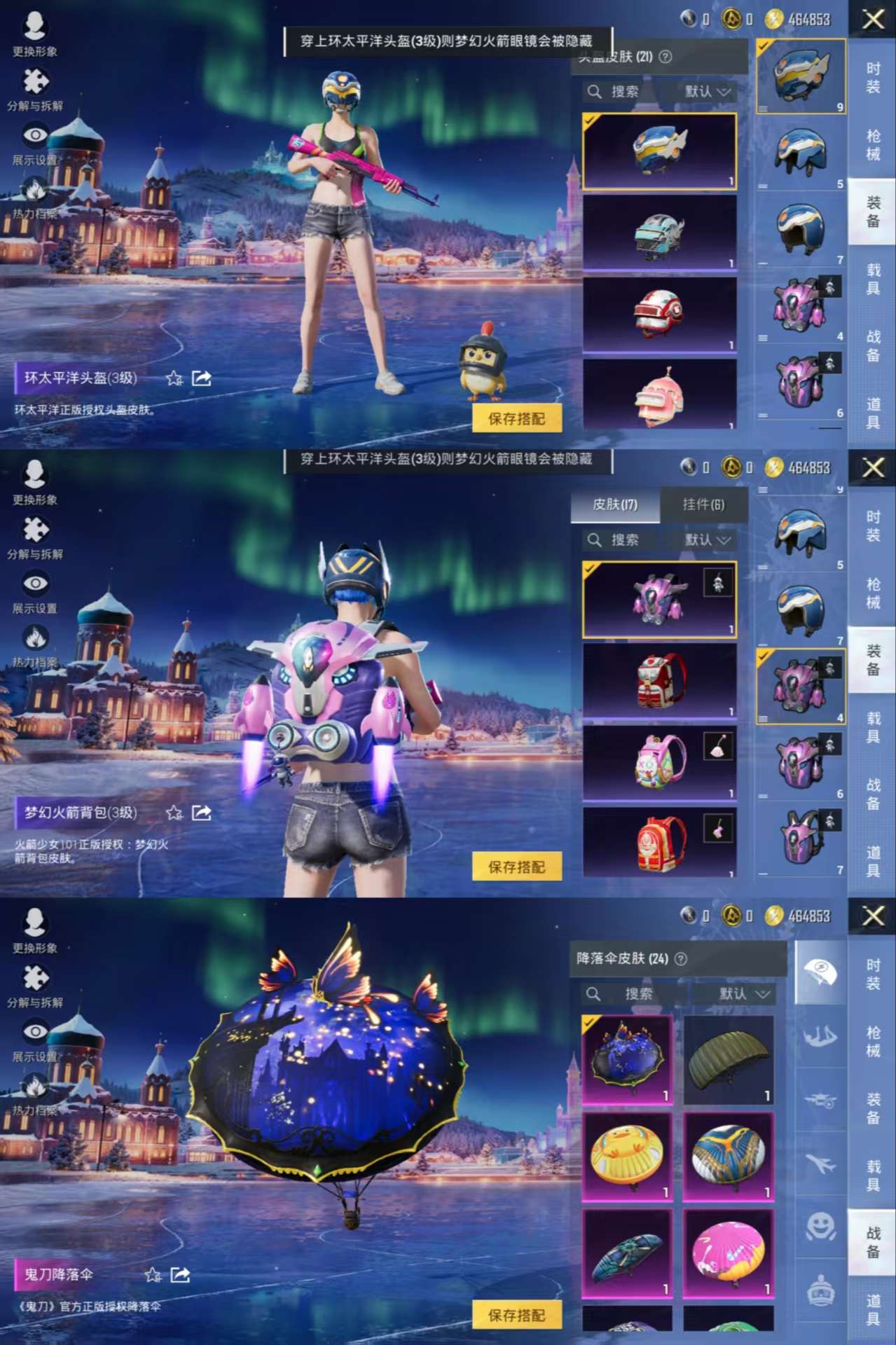
Task: Share the 梦幻火箭背包(3级) skin
Action: pyautogui.click(x=202, y=813)
